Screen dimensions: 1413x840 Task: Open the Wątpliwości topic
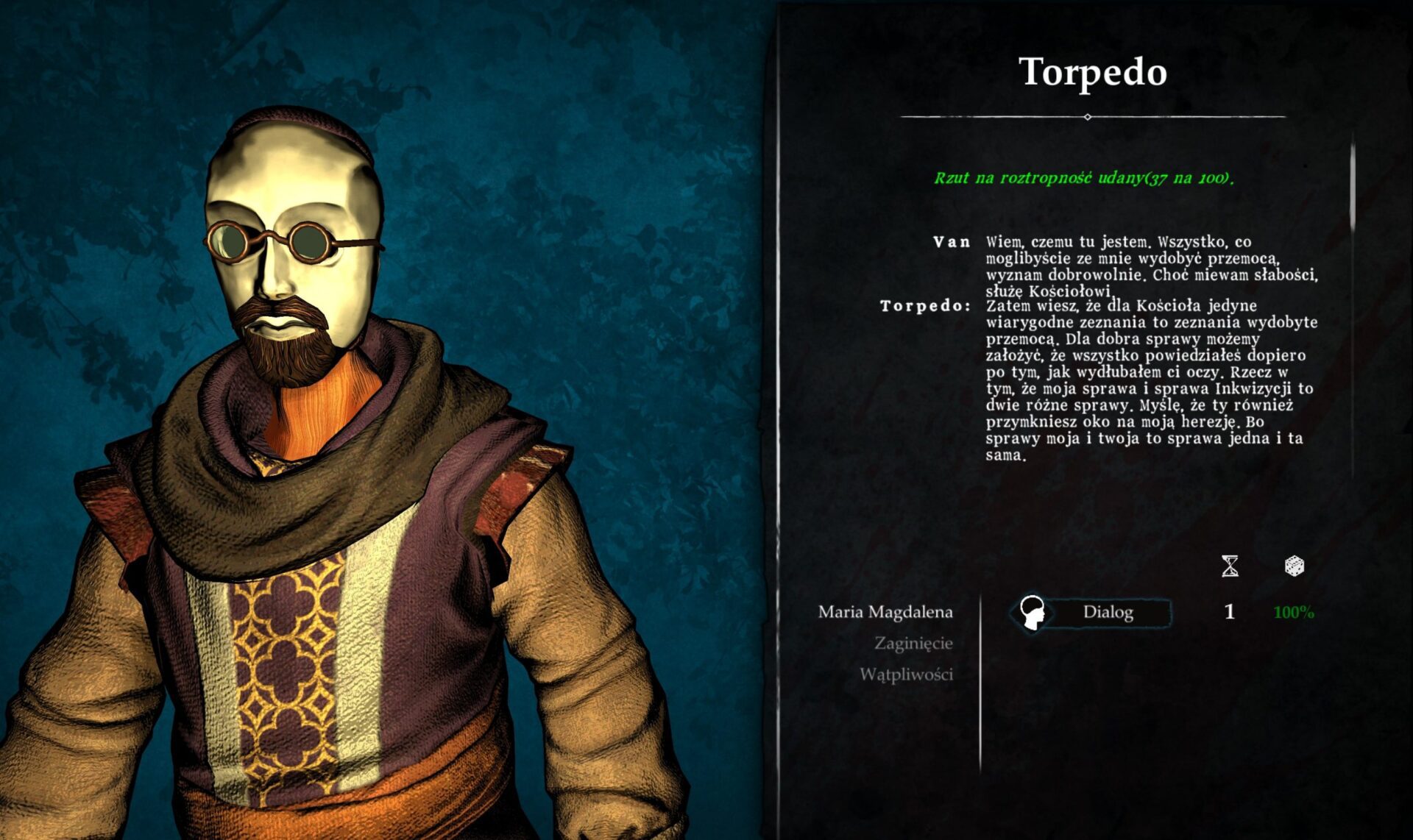(906, 675)
